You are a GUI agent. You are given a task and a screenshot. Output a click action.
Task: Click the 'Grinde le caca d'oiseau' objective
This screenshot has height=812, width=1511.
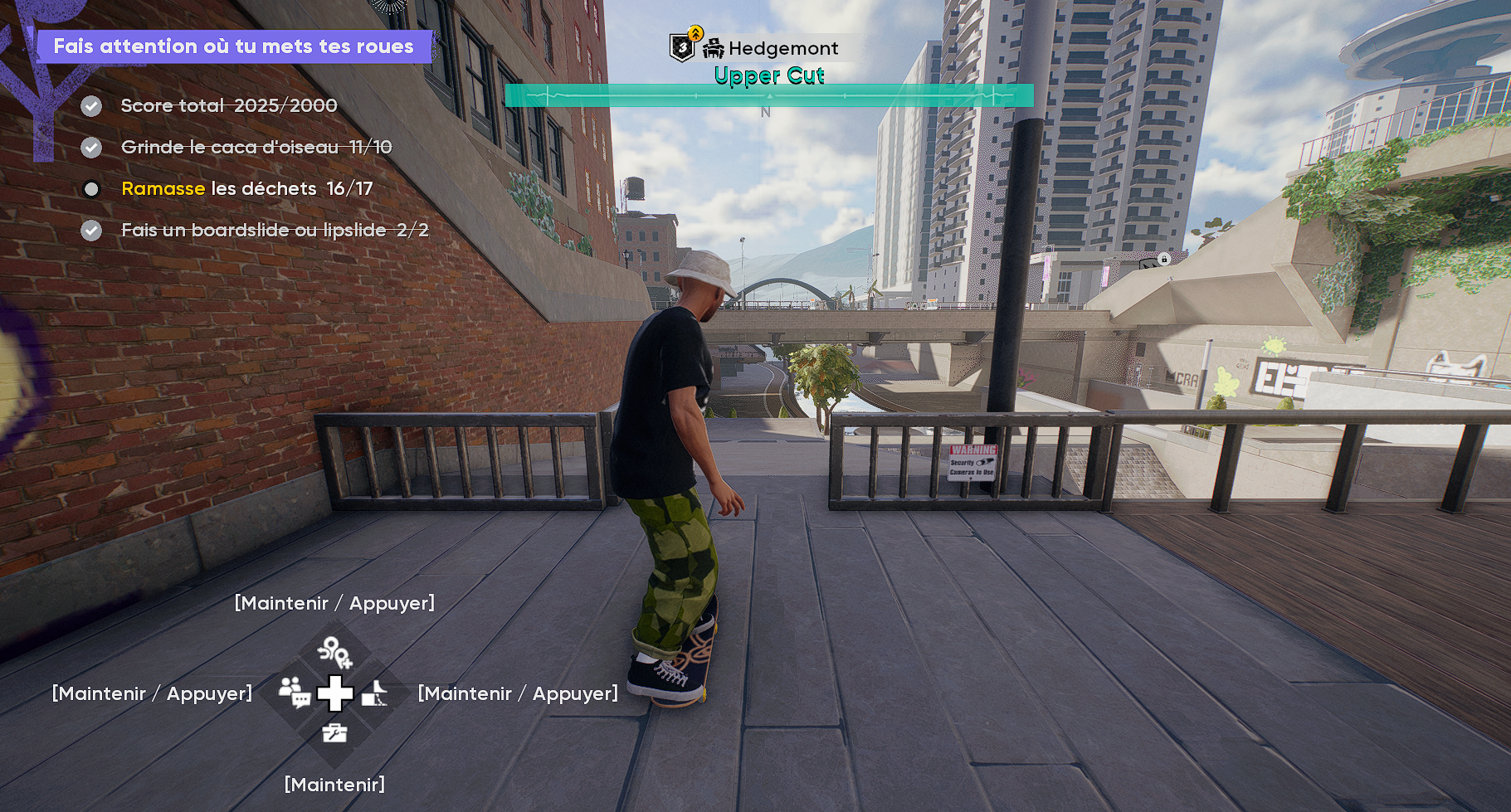point(256,148)
